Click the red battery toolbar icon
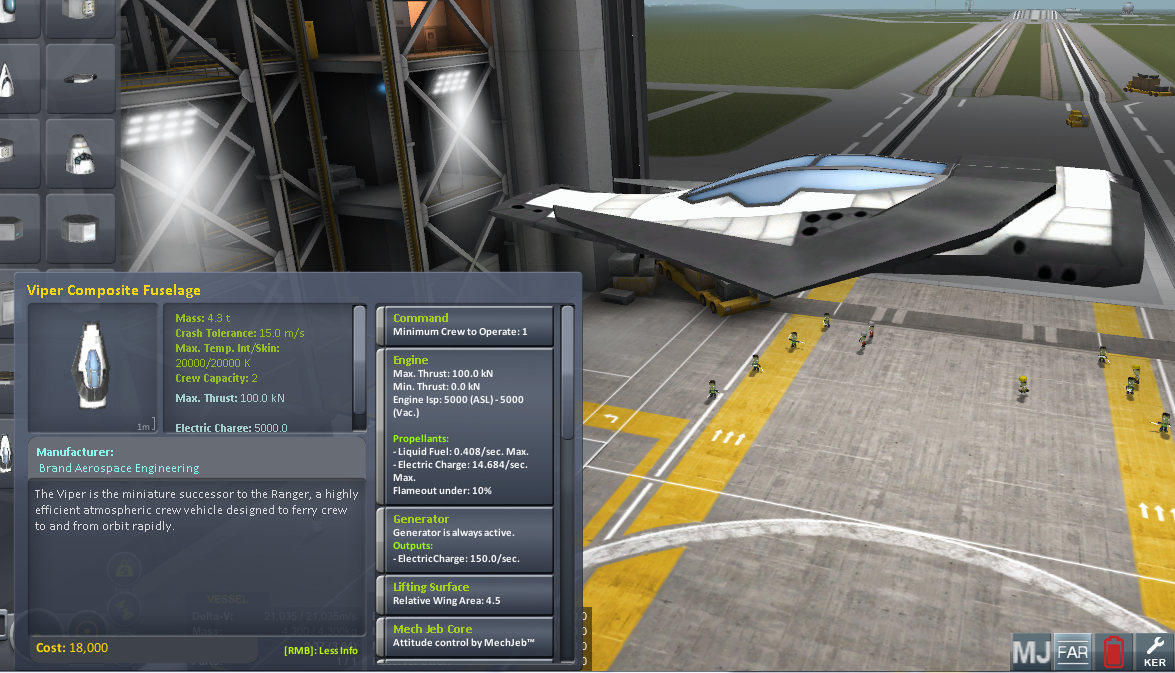 1112,652
